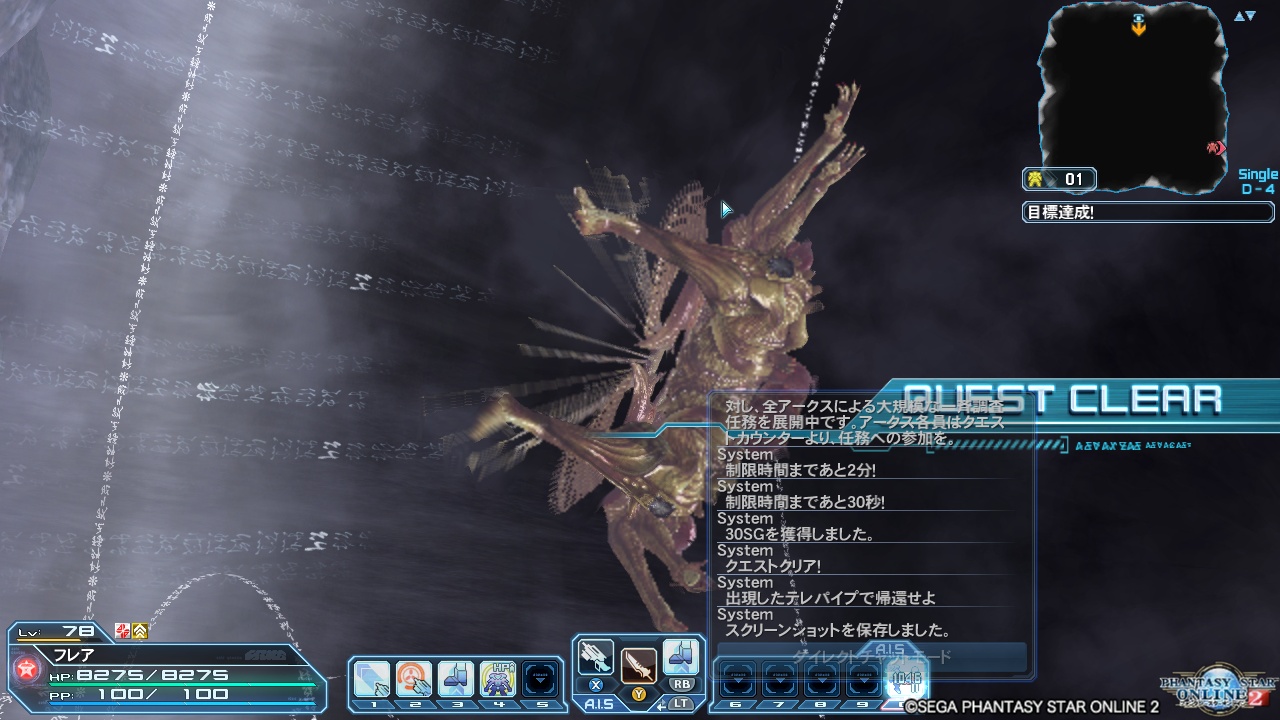This screenshot has width=1280, height=720.
Task: Open the empty subpalette slot 5 dropdown
Action: [541, 679]
